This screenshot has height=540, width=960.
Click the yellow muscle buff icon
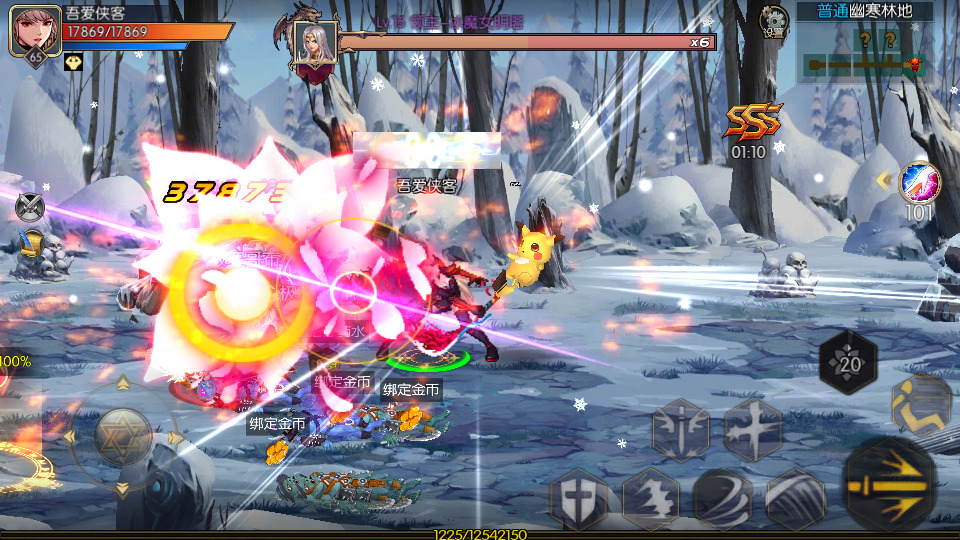[73, 61]
